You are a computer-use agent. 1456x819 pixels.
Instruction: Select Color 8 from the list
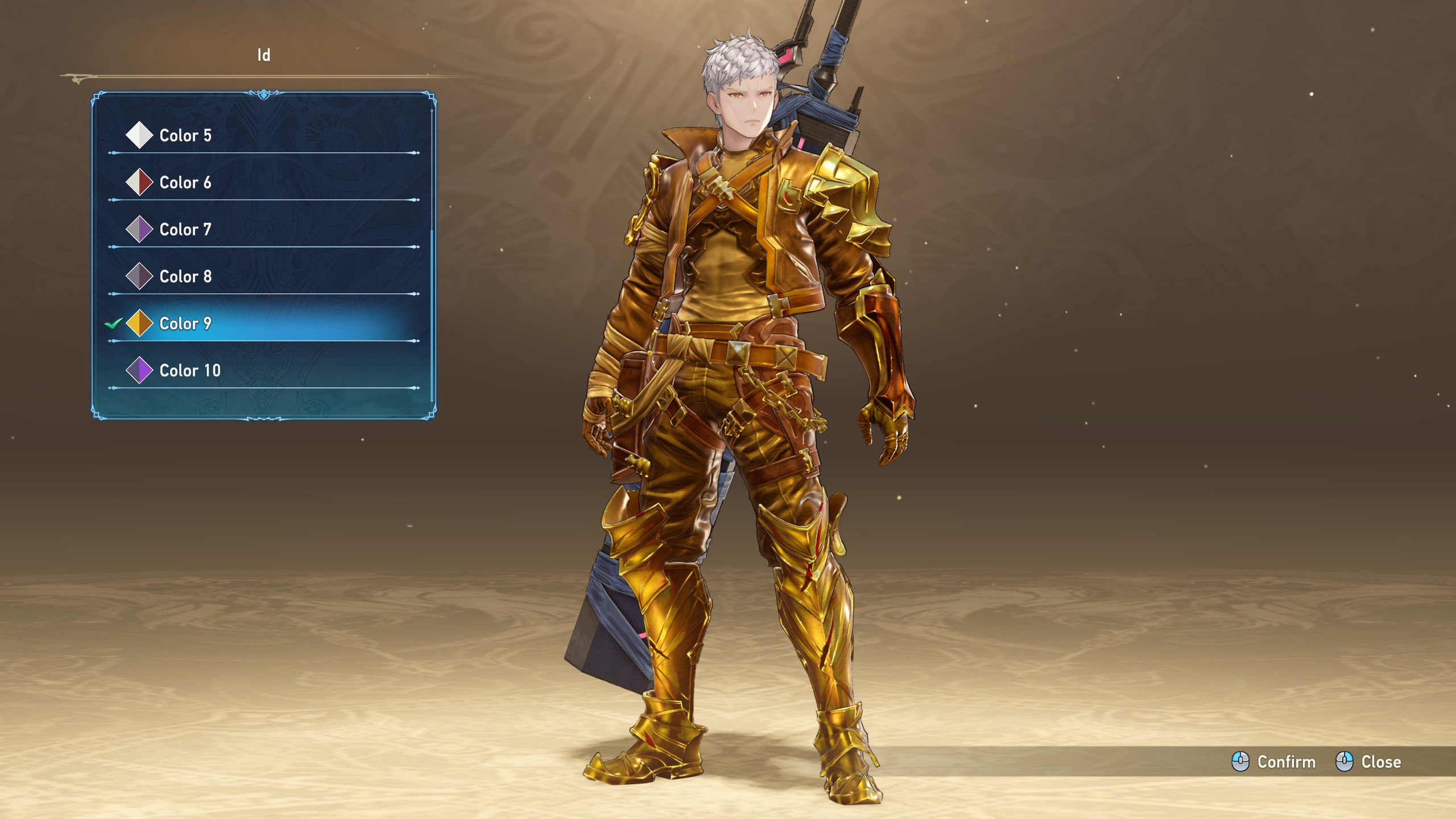coord(185,276)
